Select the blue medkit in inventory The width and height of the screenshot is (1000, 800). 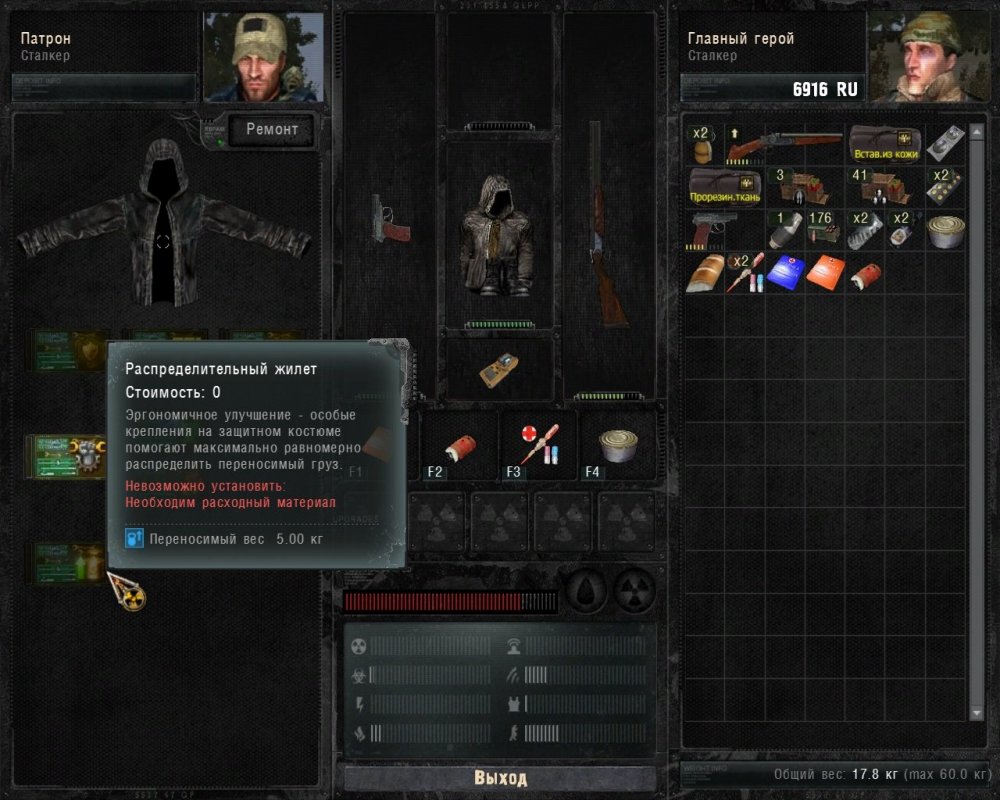point(785,271)
